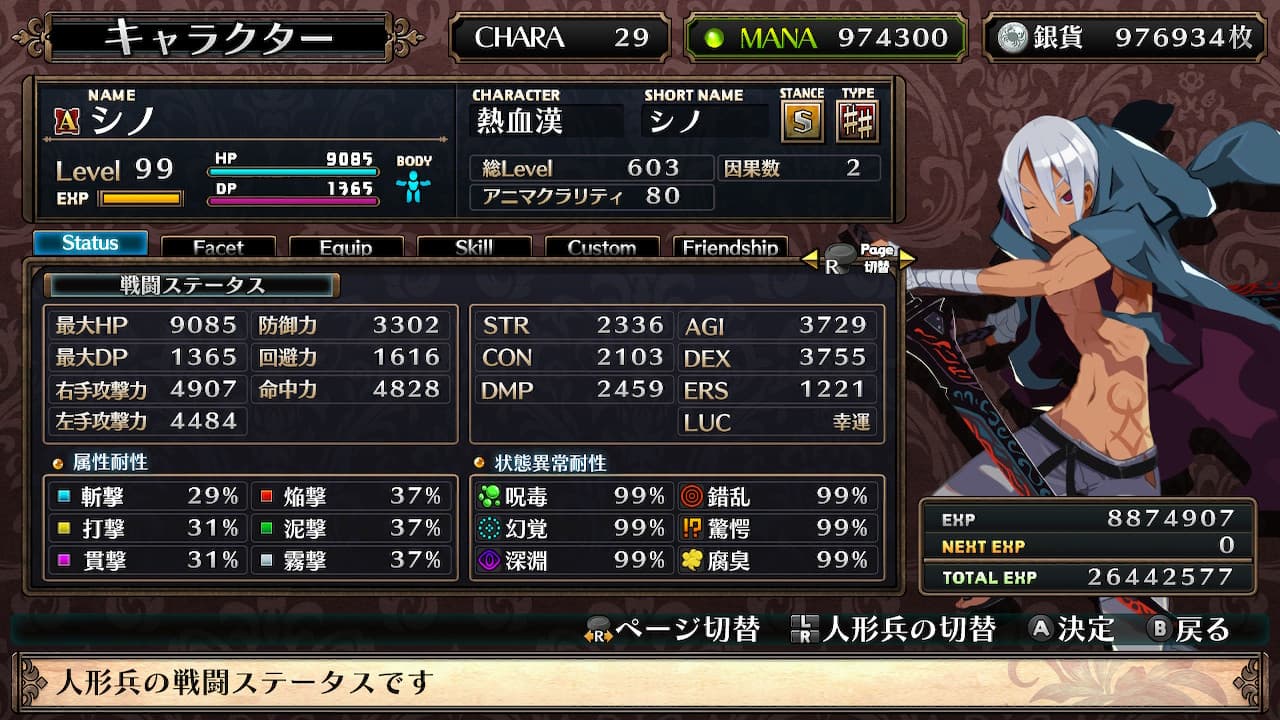
Task: Click the short name field
Action: [x=706, y=122]
